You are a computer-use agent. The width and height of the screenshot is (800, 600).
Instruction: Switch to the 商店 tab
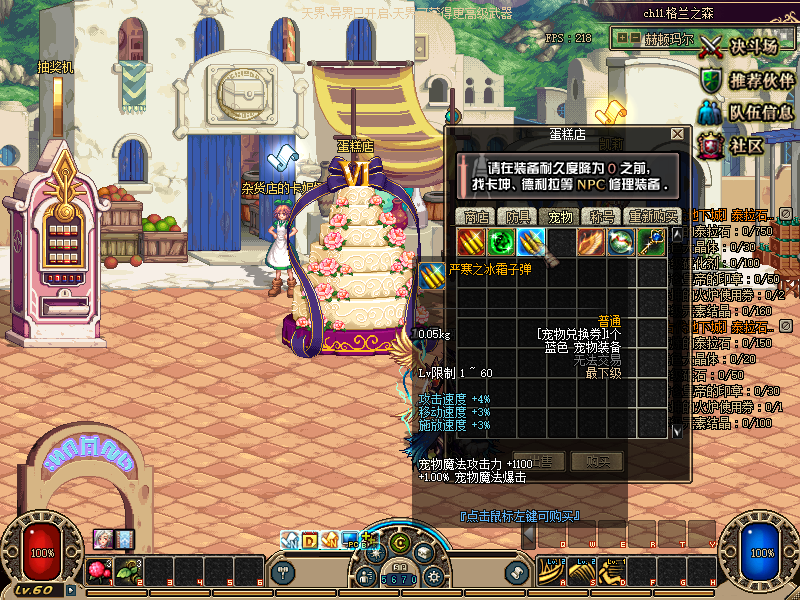click(477, 216)
